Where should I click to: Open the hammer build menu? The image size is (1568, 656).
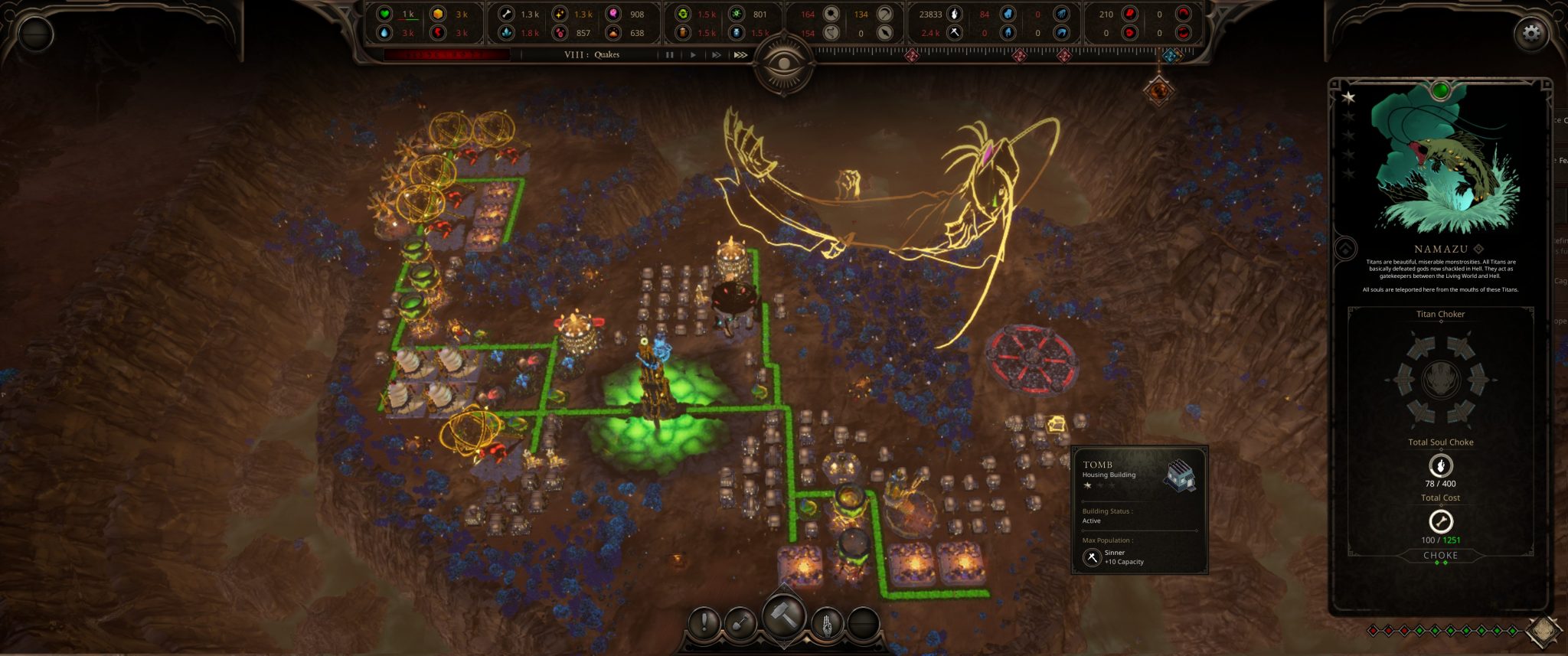point(784,615)
